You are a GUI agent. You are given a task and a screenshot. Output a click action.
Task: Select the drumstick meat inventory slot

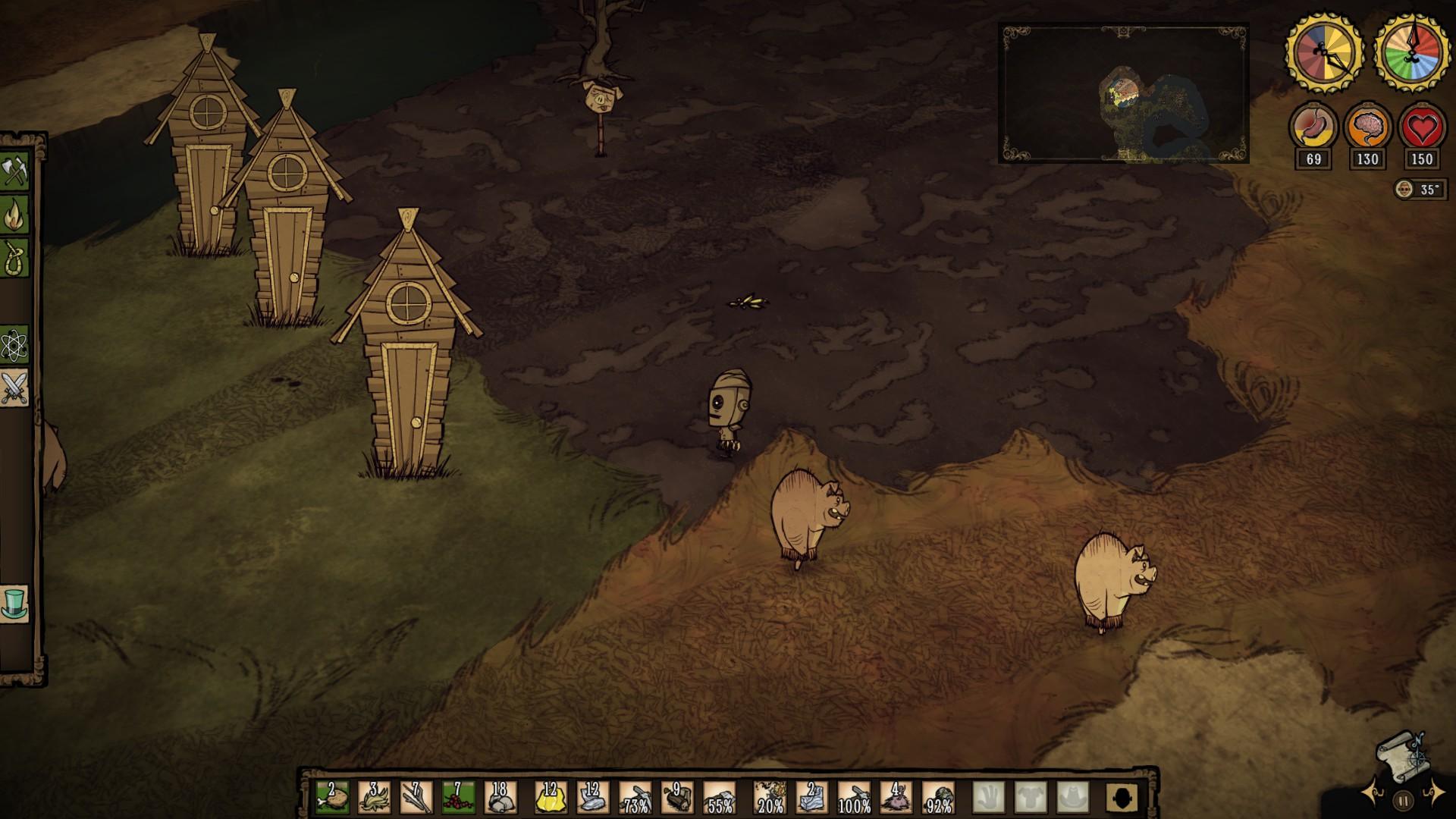(x=332, y=798)
